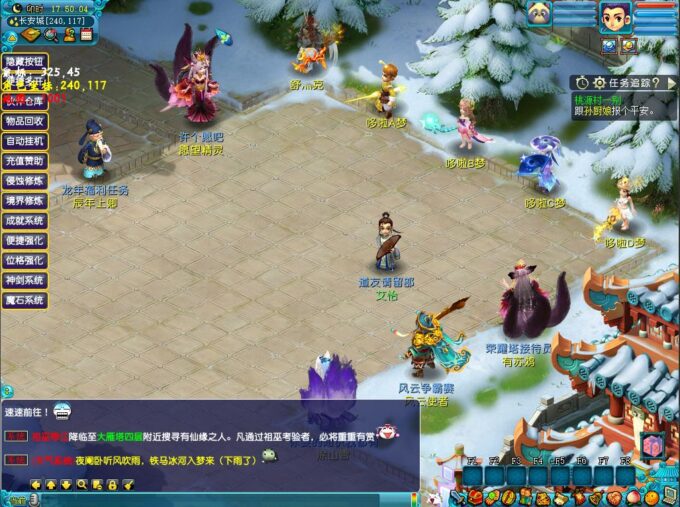Image resolution: width=680 pixels, height=507 pixels.
Task: Click the pink cube icon above hotbar
Action: (652, 445)
